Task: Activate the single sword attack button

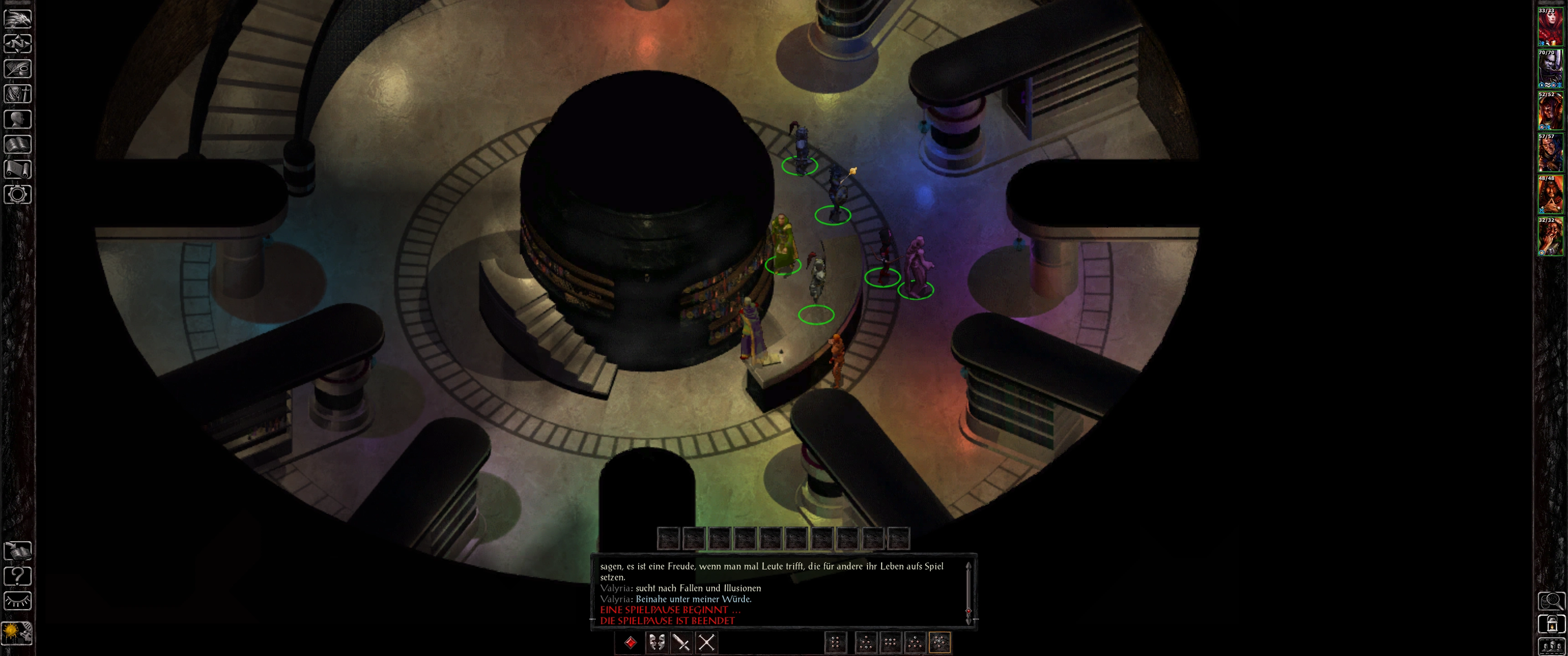Action: [681, 642]
